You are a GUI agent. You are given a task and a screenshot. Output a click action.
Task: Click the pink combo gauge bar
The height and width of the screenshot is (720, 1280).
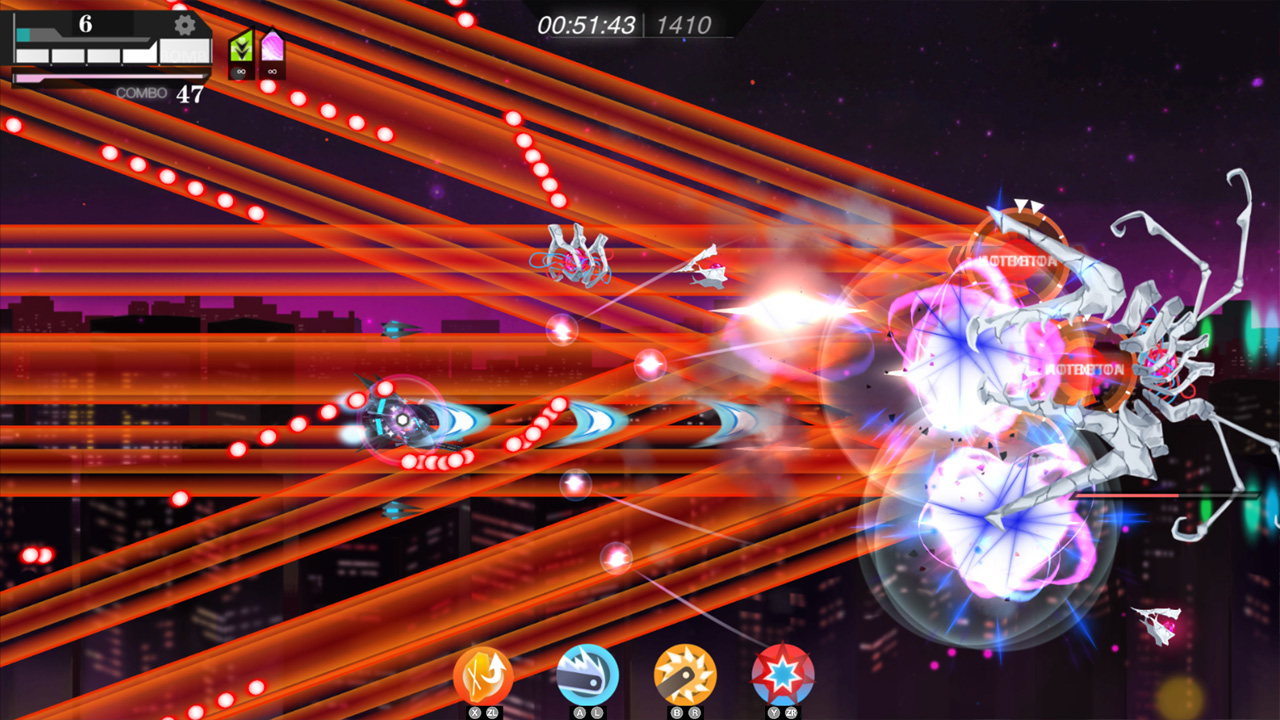107,76
